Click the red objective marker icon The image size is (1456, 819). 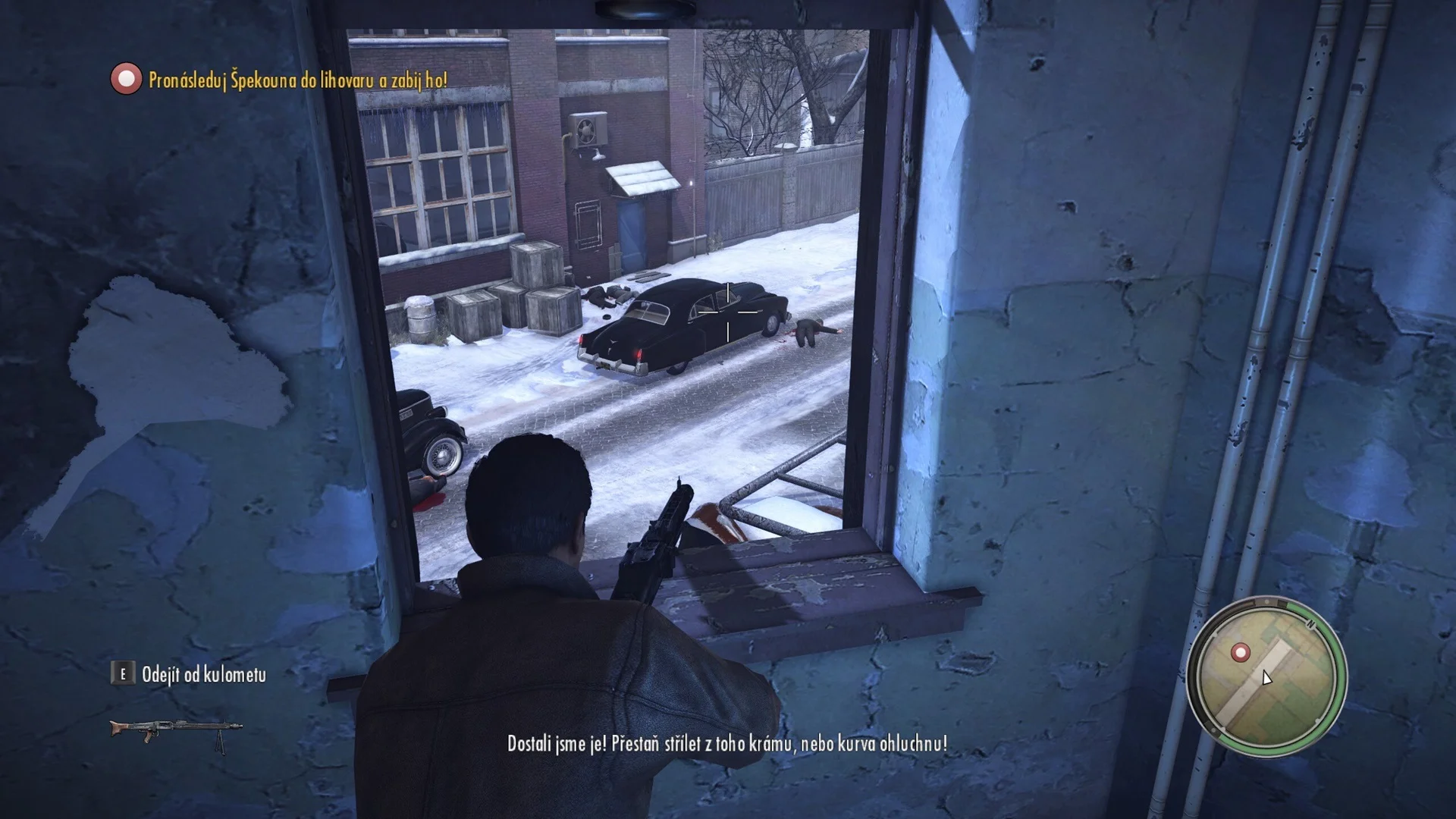(126, 79)
